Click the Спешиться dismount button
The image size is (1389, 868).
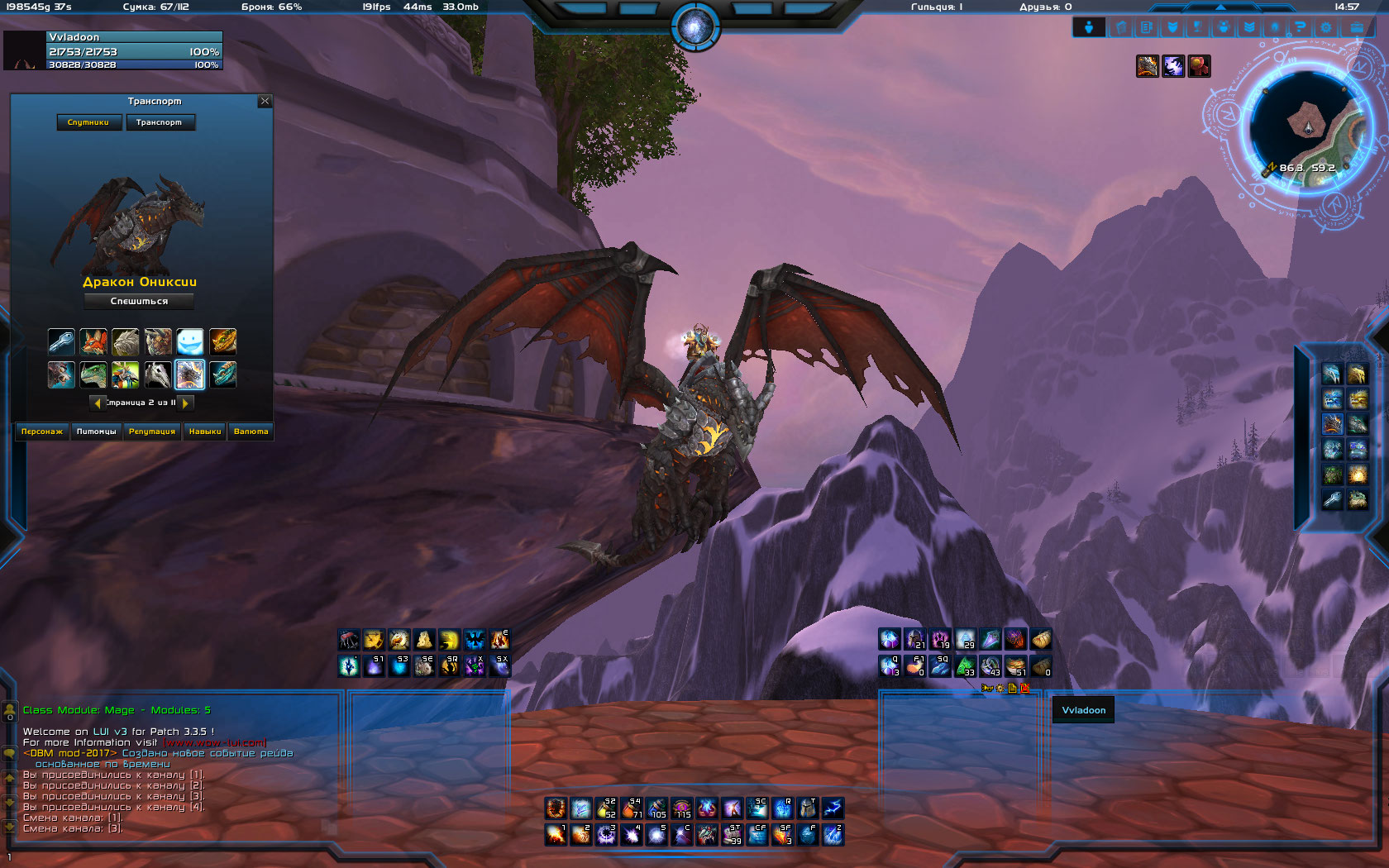pos(139,301)
